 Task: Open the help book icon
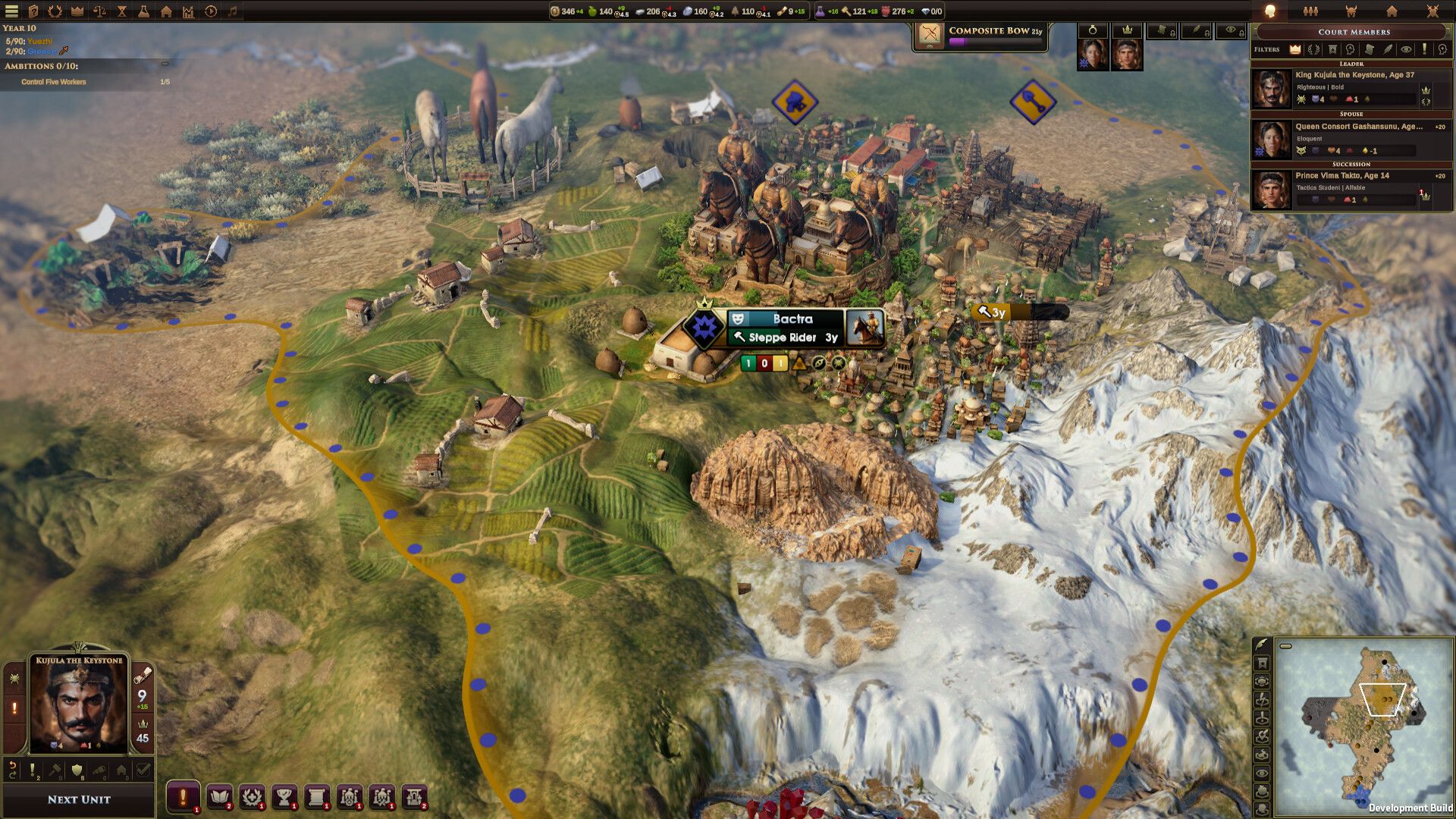pyautogui.click(x=33, y=11)
